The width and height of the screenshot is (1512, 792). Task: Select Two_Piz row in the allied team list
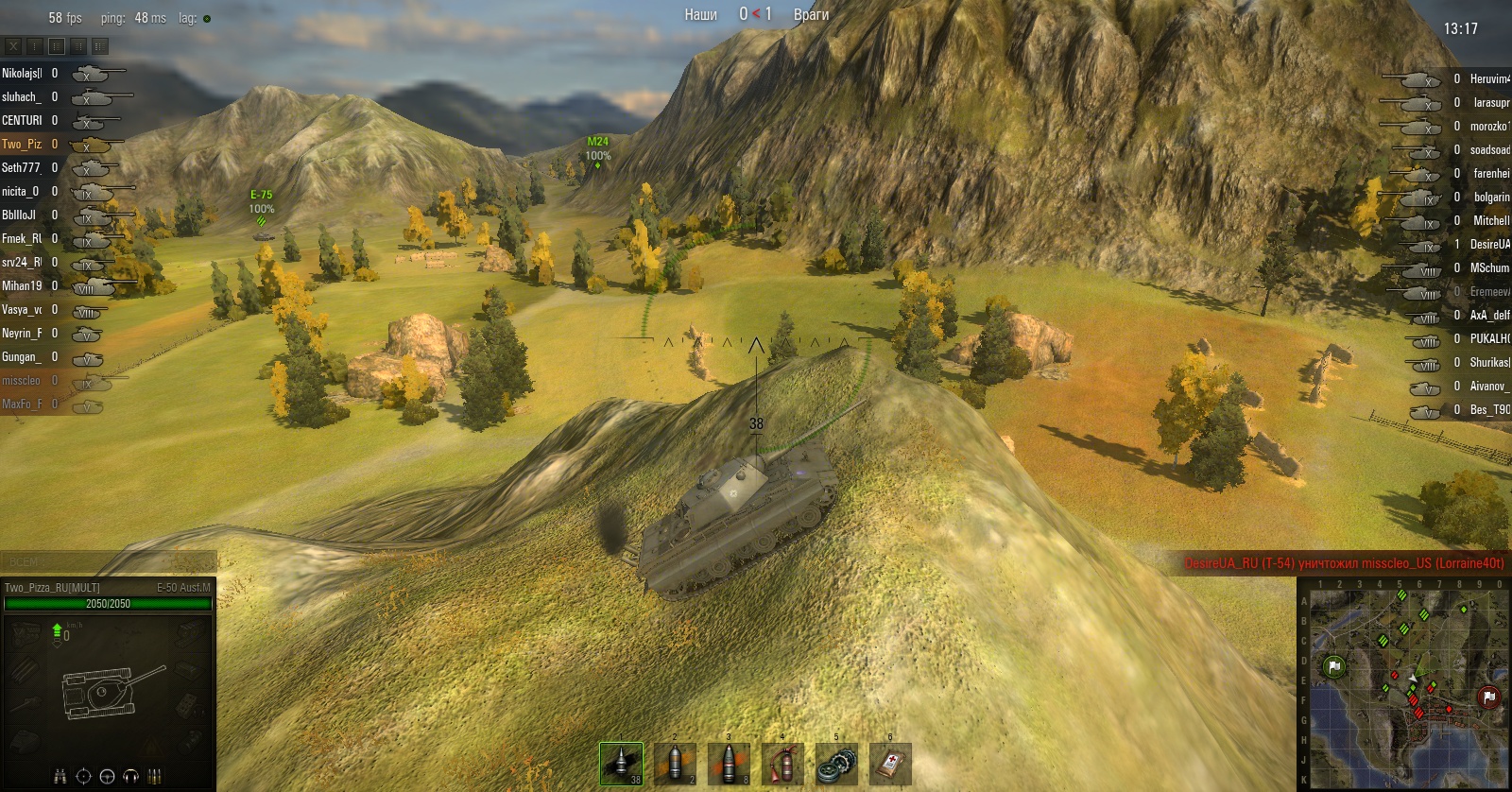[x=23, y=145]
